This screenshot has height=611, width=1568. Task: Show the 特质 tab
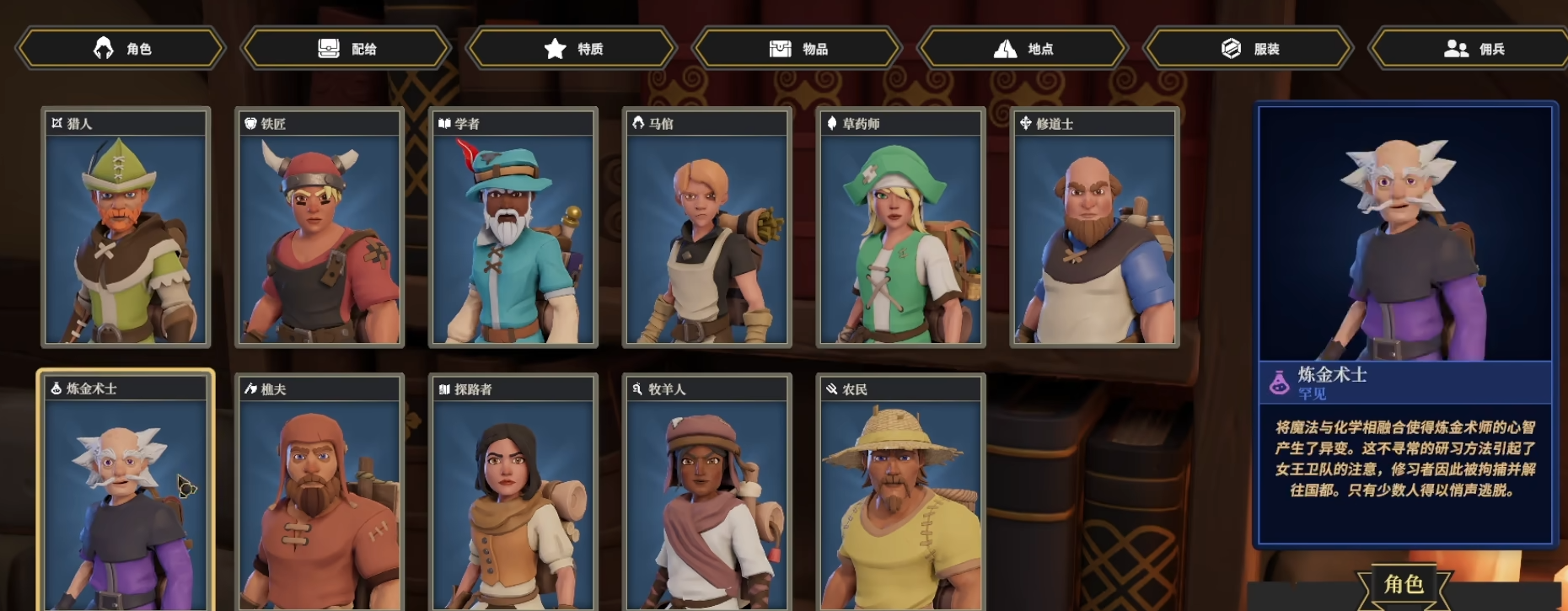coord(572,49)
